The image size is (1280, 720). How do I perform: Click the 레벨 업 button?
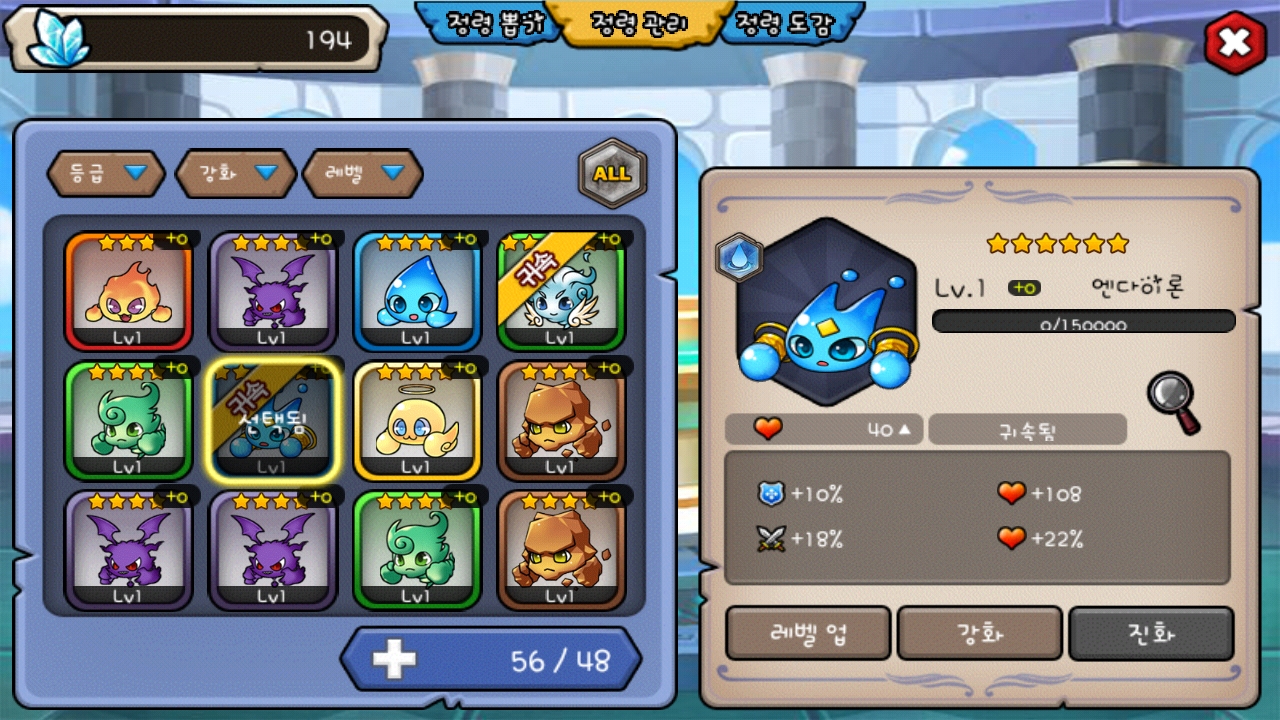coord(808,633)
